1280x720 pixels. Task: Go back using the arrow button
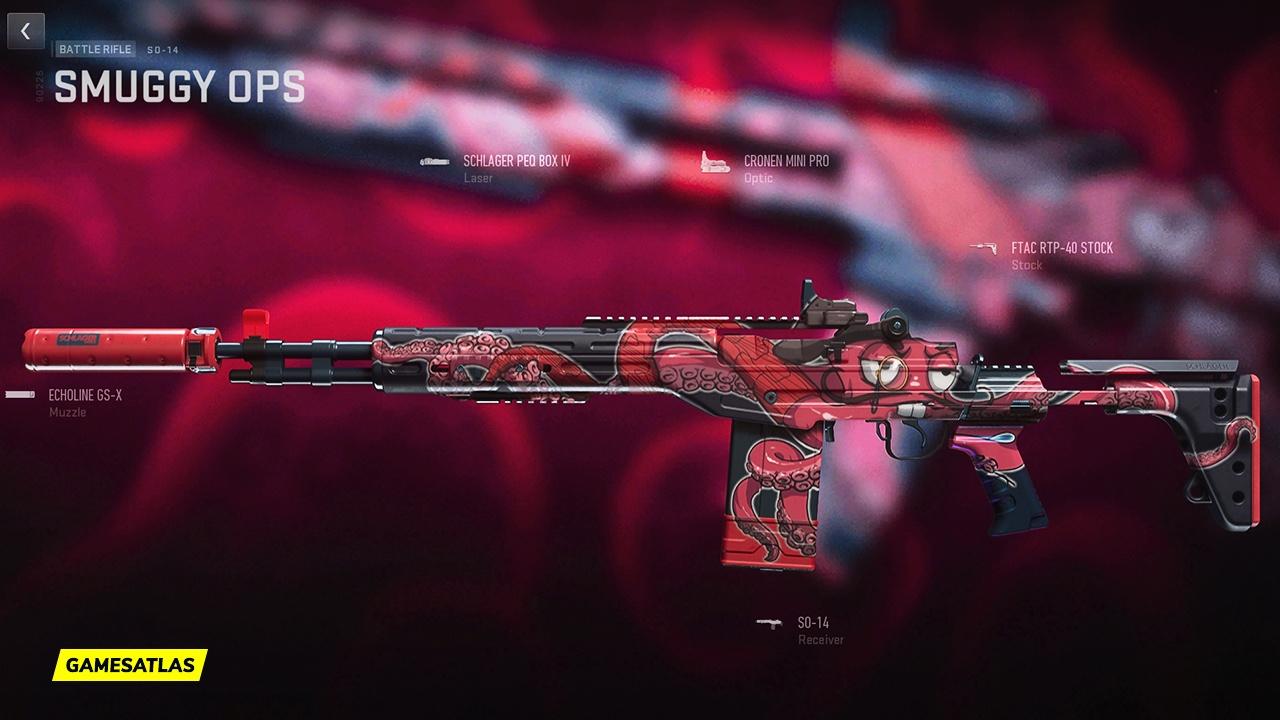(26, 31)
